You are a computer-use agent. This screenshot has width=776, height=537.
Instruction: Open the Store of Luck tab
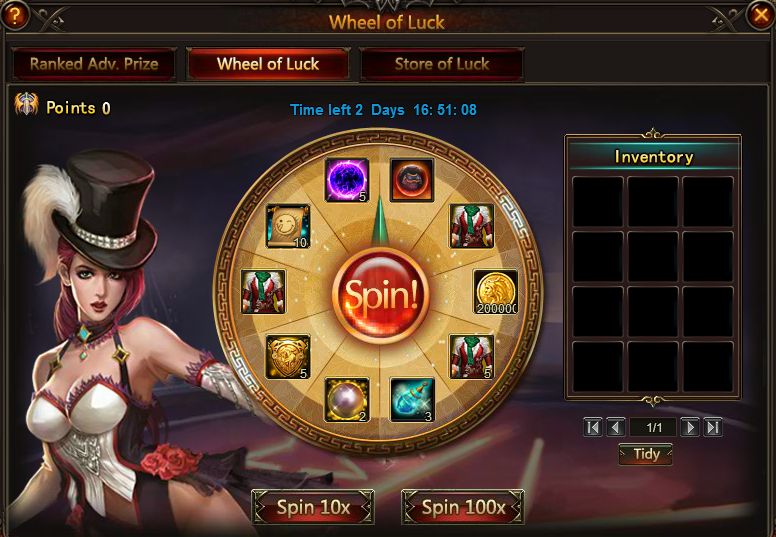[442, 64]
